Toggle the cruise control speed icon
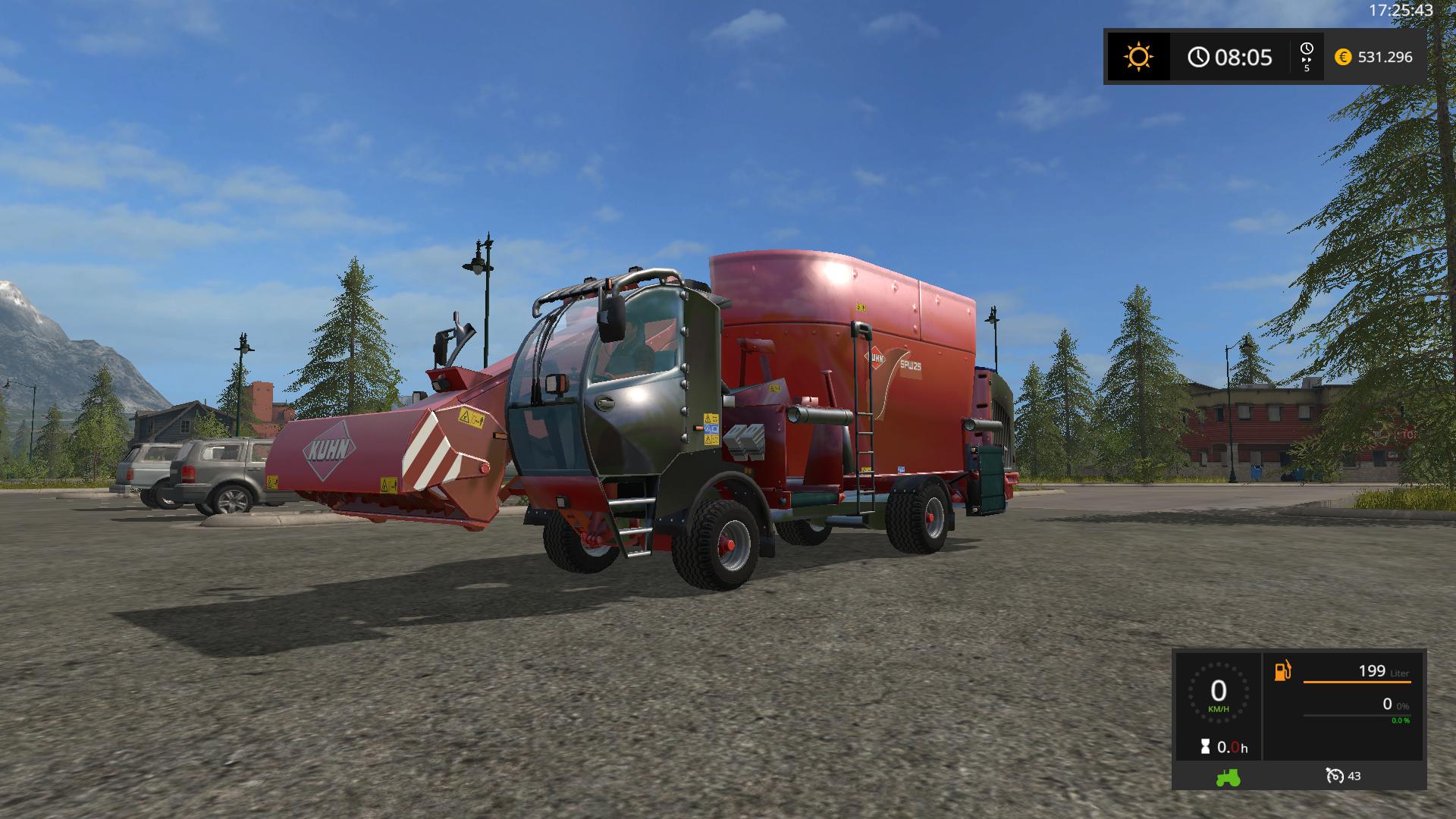Screen dimensions: 1456x819 click(1335, 776)
